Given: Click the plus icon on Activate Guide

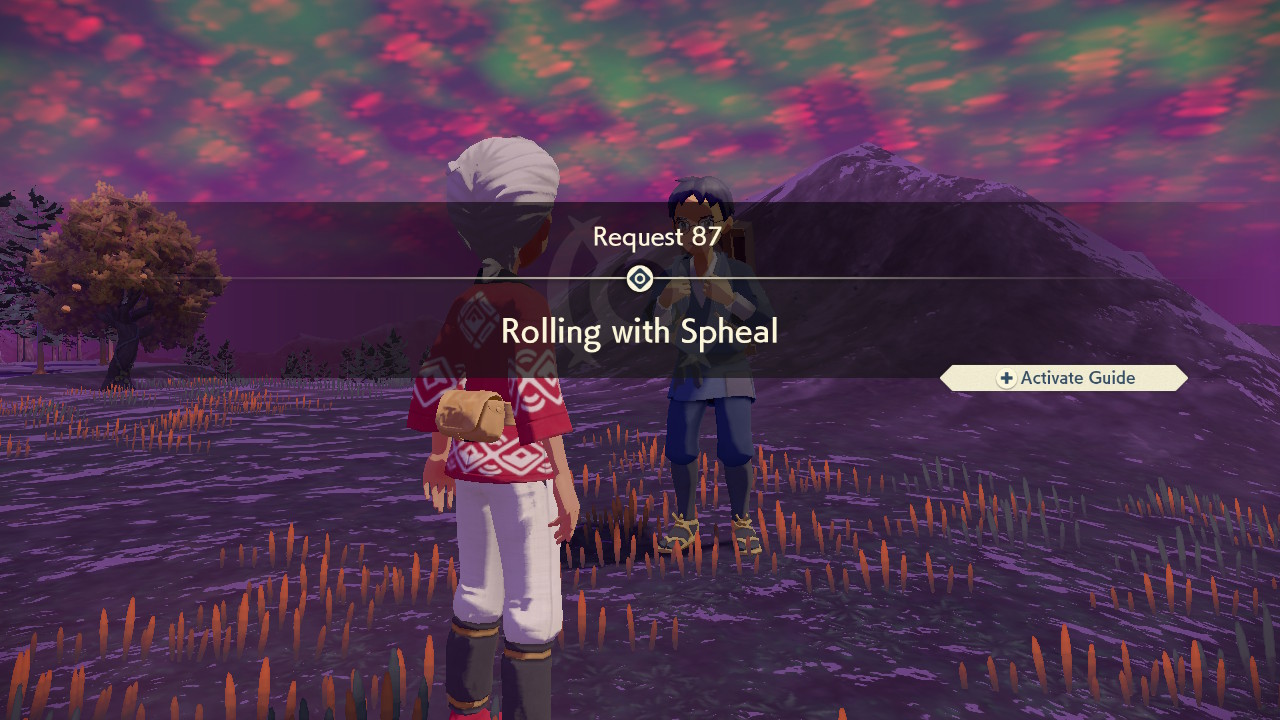Looking at the screenshot, I should 1007,378.
